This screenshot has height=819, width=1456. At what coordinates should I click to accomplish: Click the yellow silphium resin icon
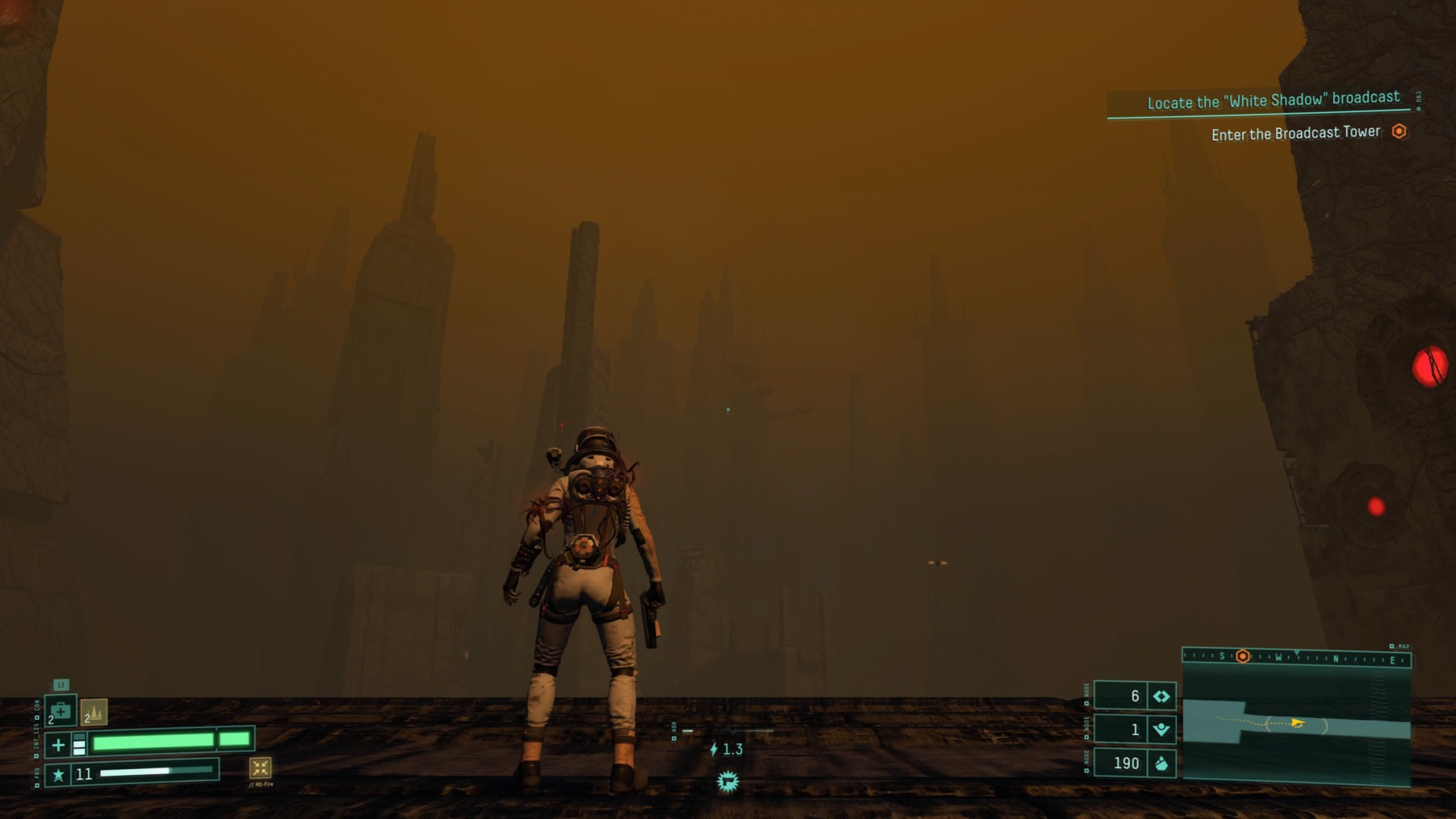pos(94,711)
